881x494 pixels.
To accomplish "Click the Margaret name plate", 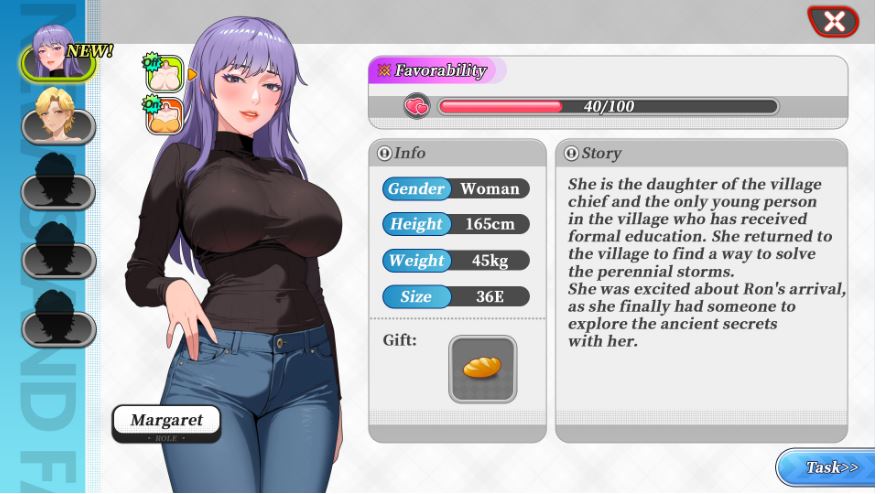I will click(166, 423).
